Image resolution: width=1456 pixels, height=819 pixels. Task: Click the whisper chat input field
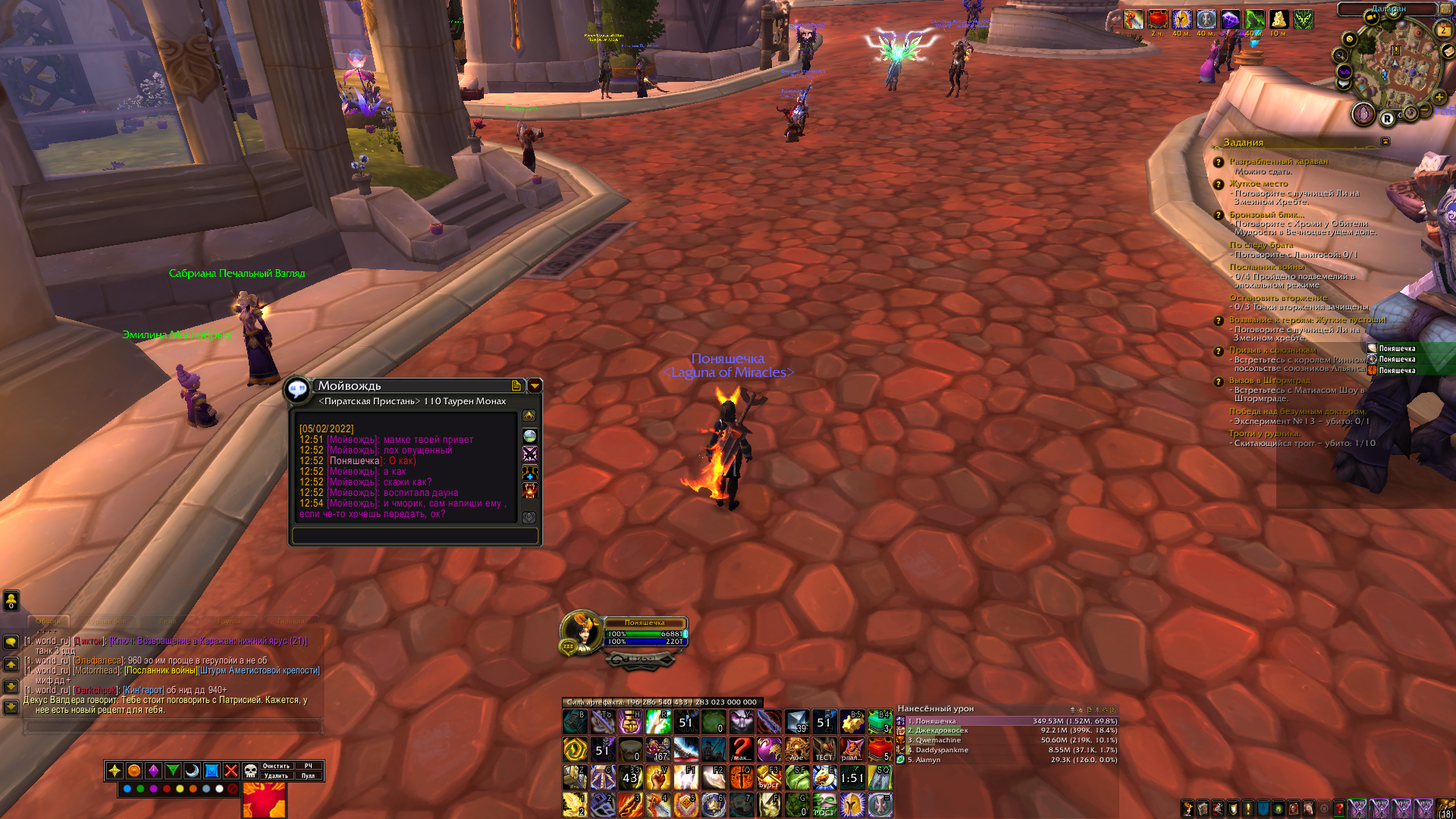415,535
